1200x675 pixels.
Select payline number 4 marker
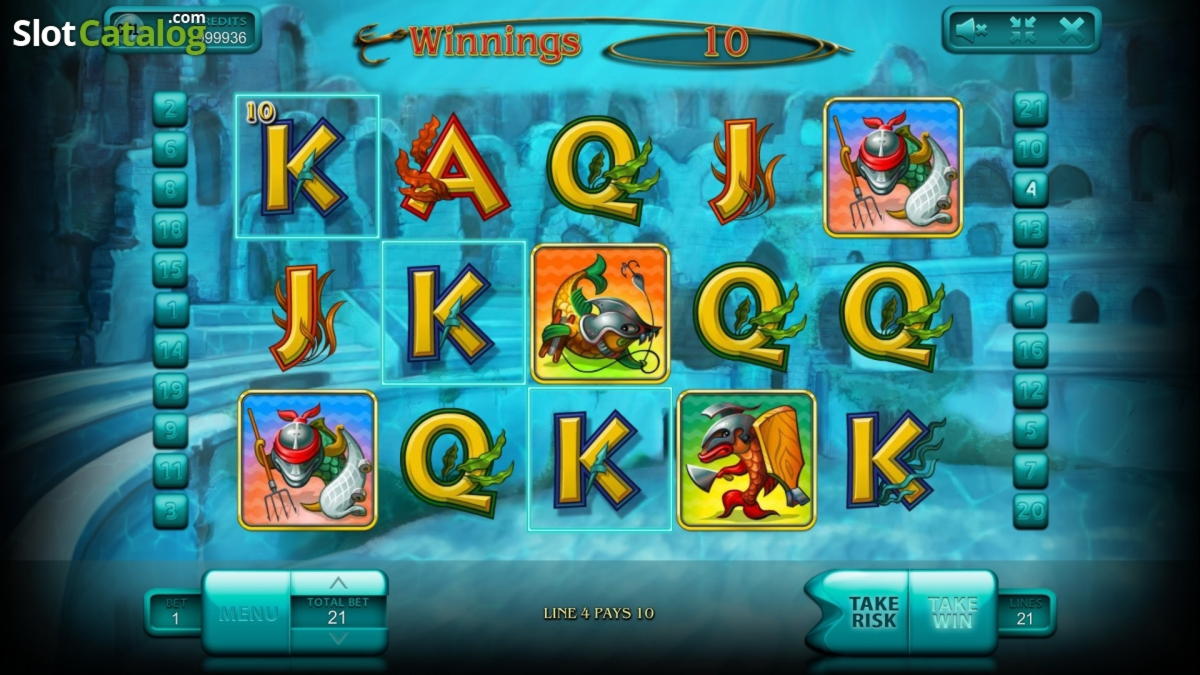point(1030,189)
